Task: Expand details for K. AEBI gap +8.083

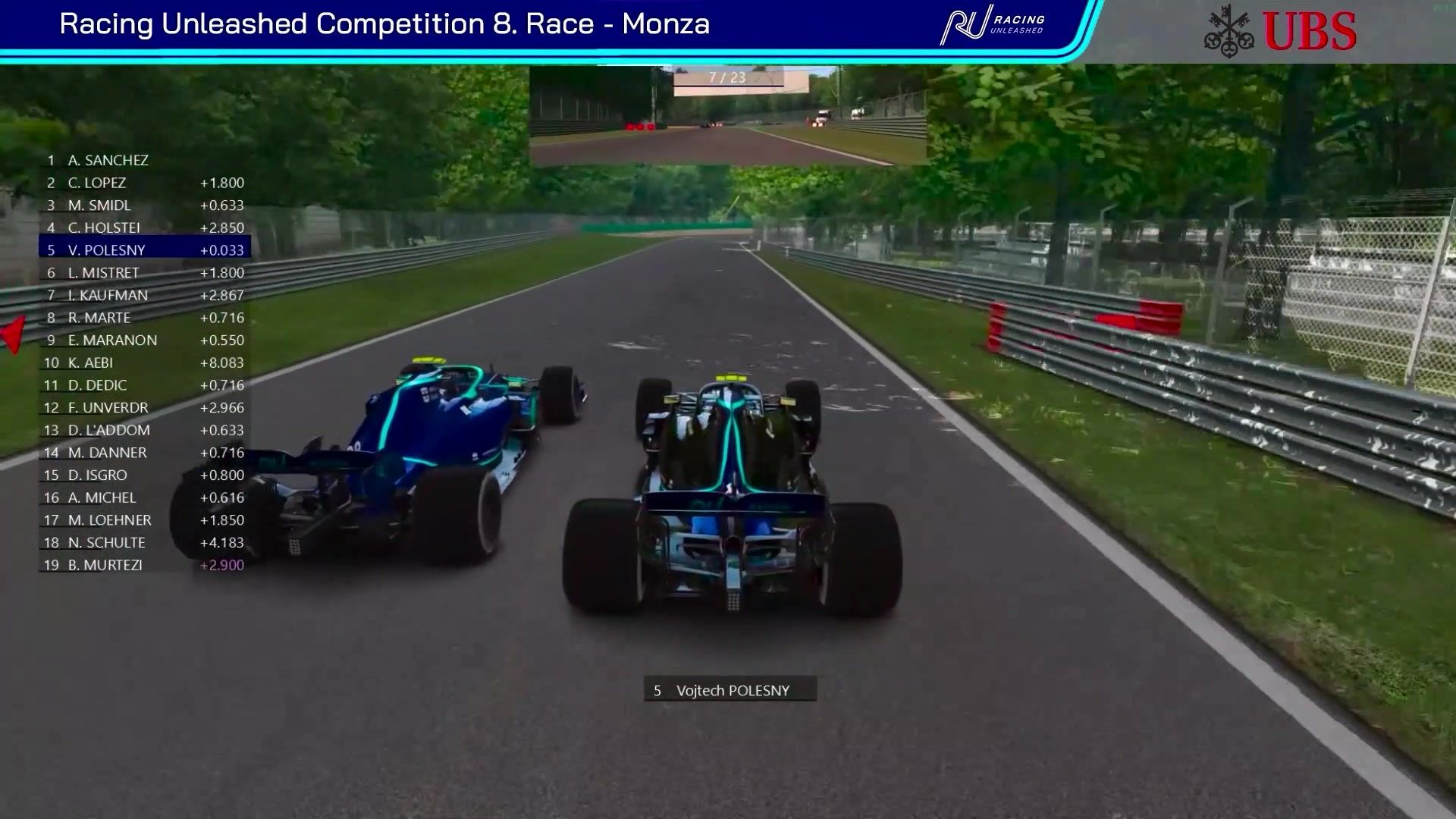Action: click(x=222, y=362)
